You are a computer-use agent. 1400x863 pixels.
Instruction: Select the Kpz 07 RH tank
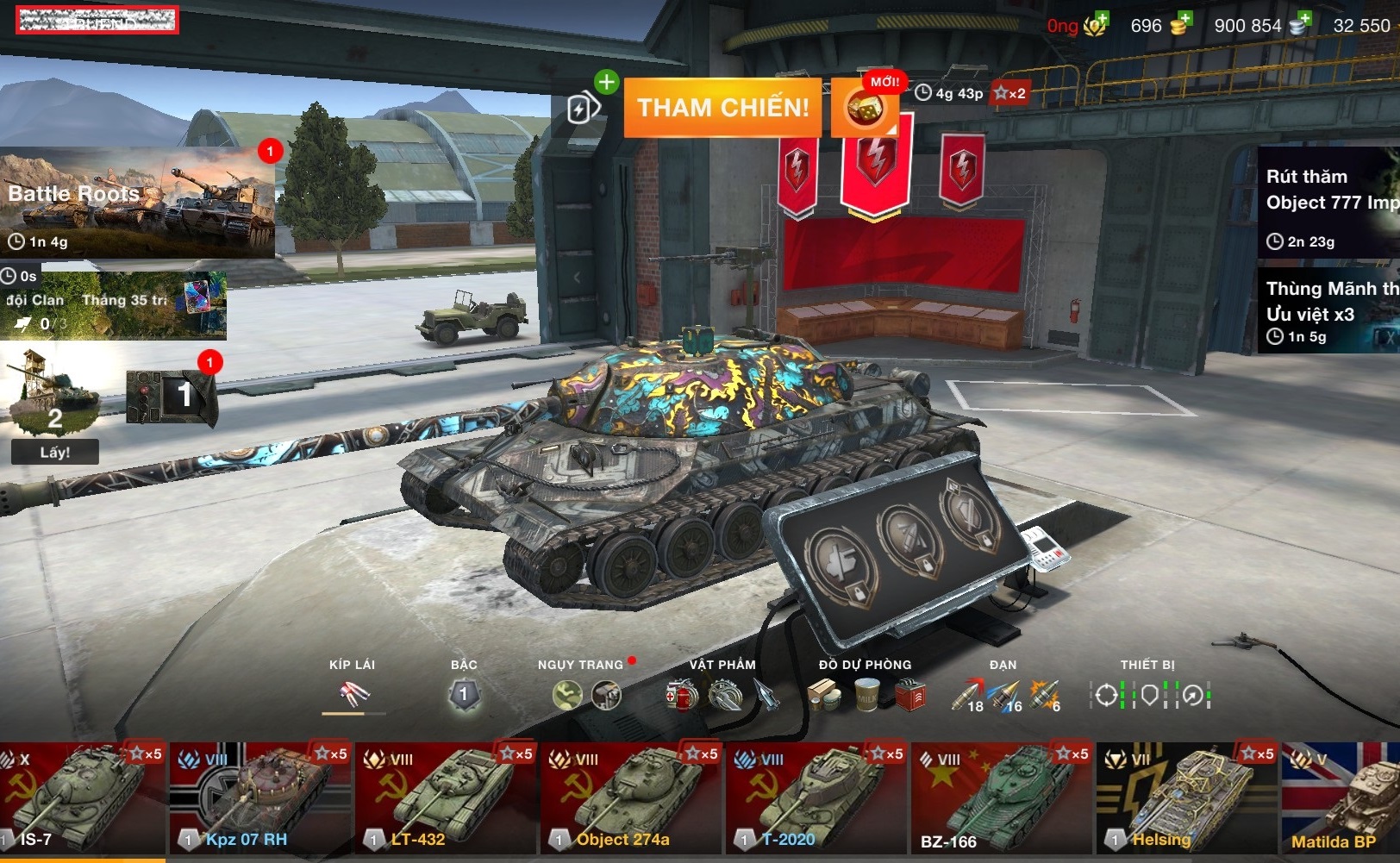(x=260, y=797)
